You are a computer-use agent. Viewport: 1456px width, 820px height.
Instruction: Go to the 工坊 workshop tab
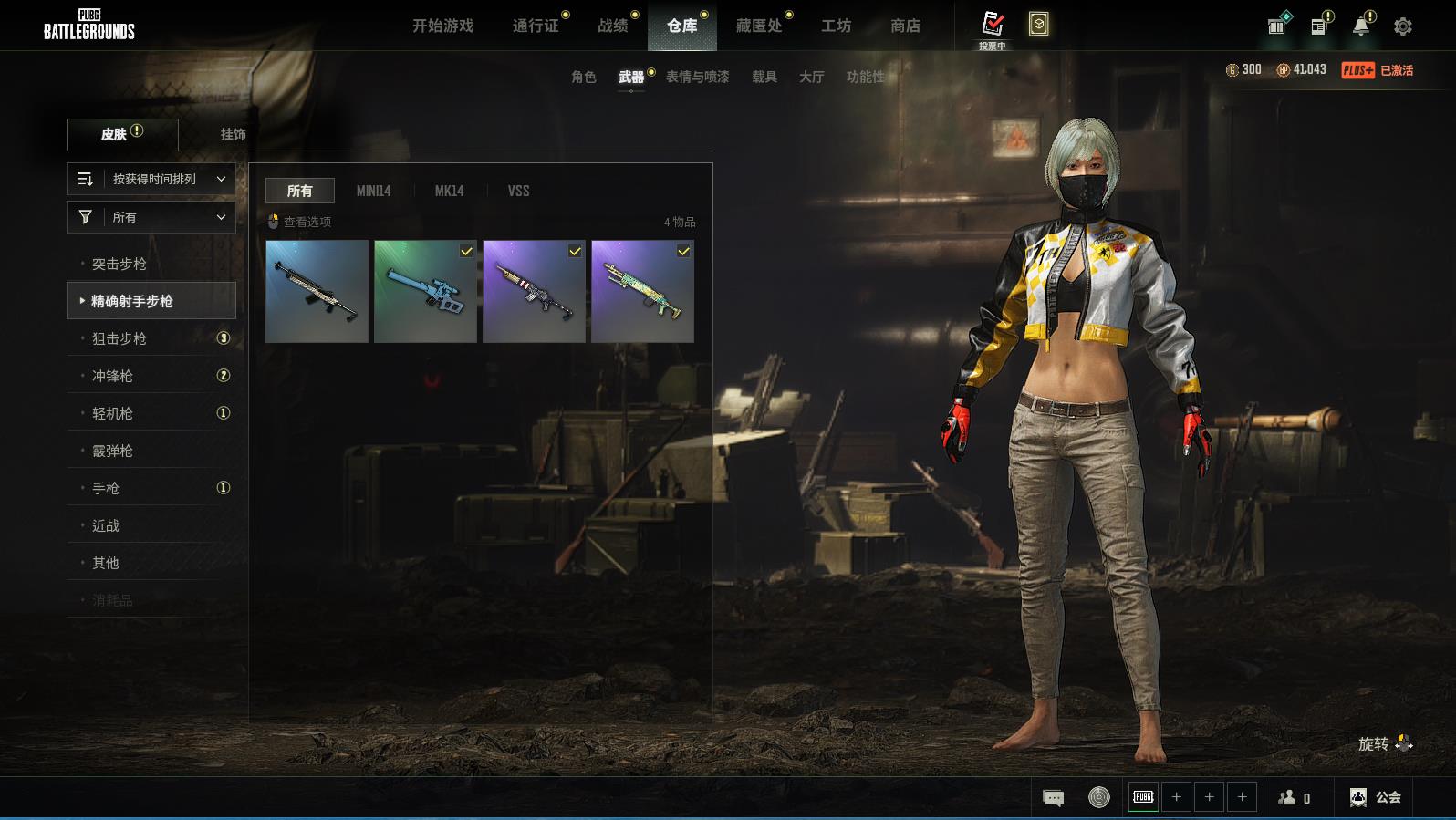pos(836,26)
